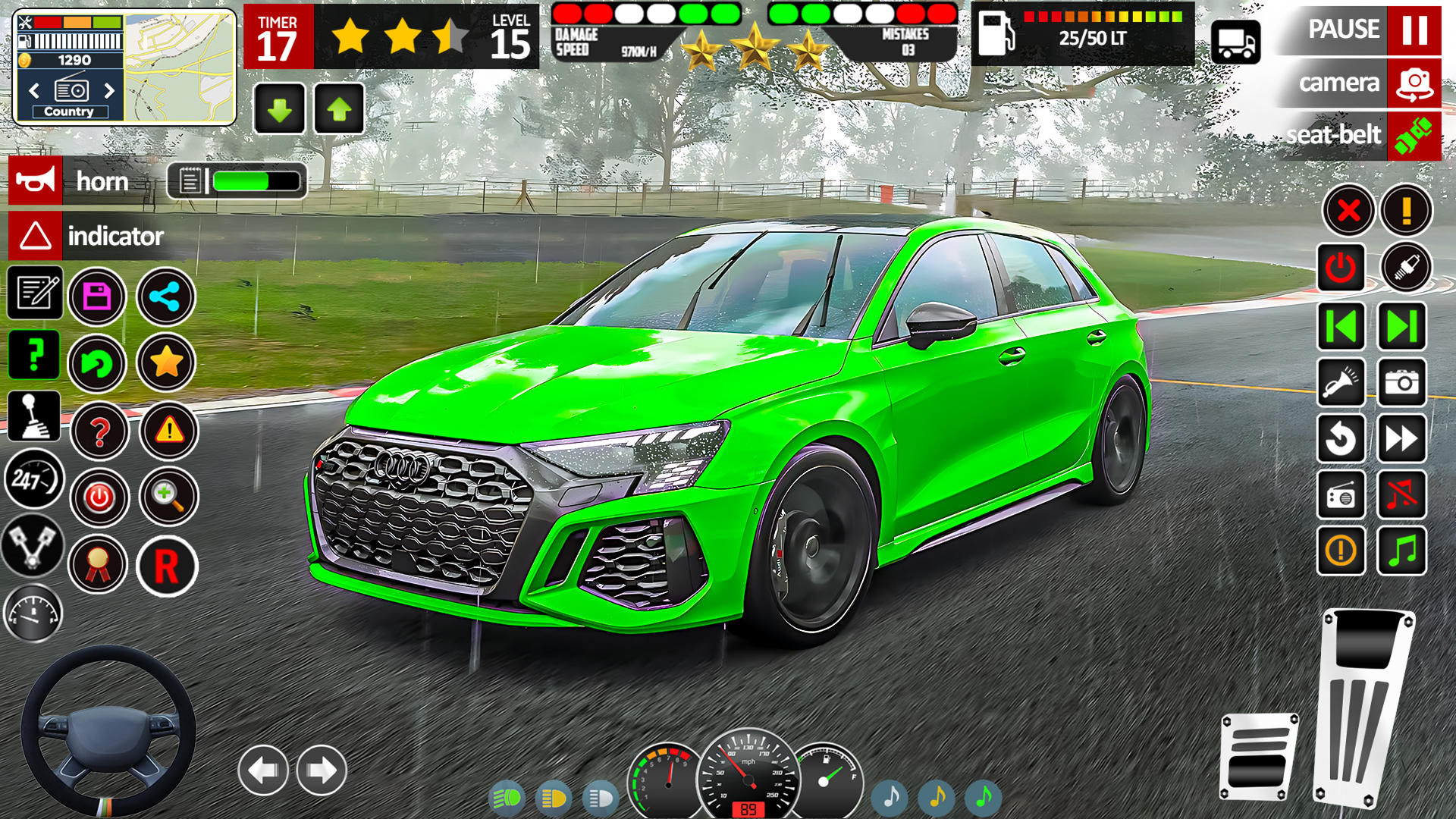1456x819 pixels.
Task: Steer right with the right arrow button
Action: pyautogui.click(x=322, y=770)
